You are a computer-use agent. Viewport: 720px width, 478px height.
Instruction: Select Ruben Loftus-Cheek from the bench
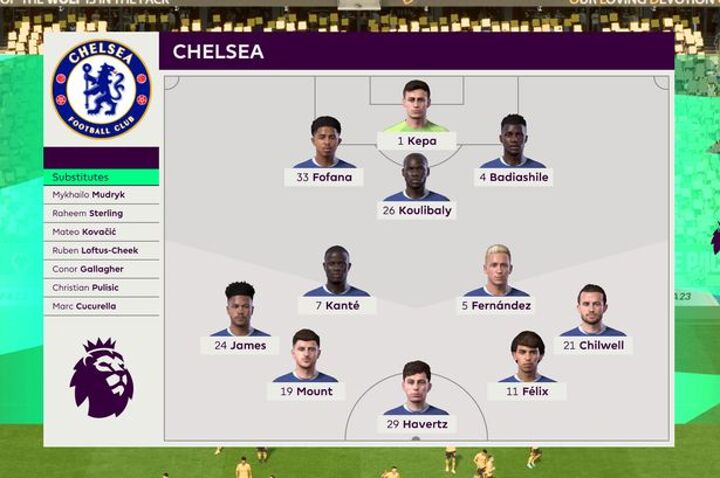101,250
